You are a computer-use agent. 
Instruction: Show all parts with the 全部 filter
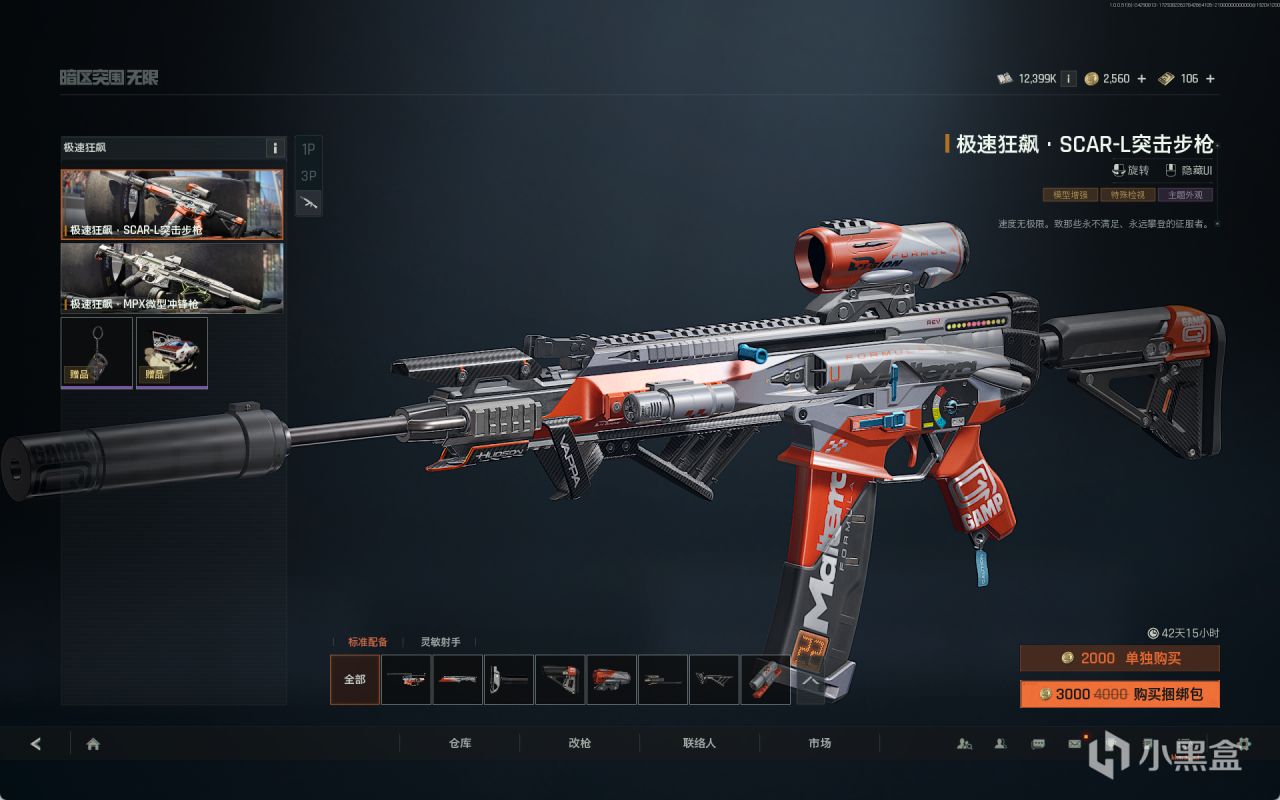(x=355, y=679)
